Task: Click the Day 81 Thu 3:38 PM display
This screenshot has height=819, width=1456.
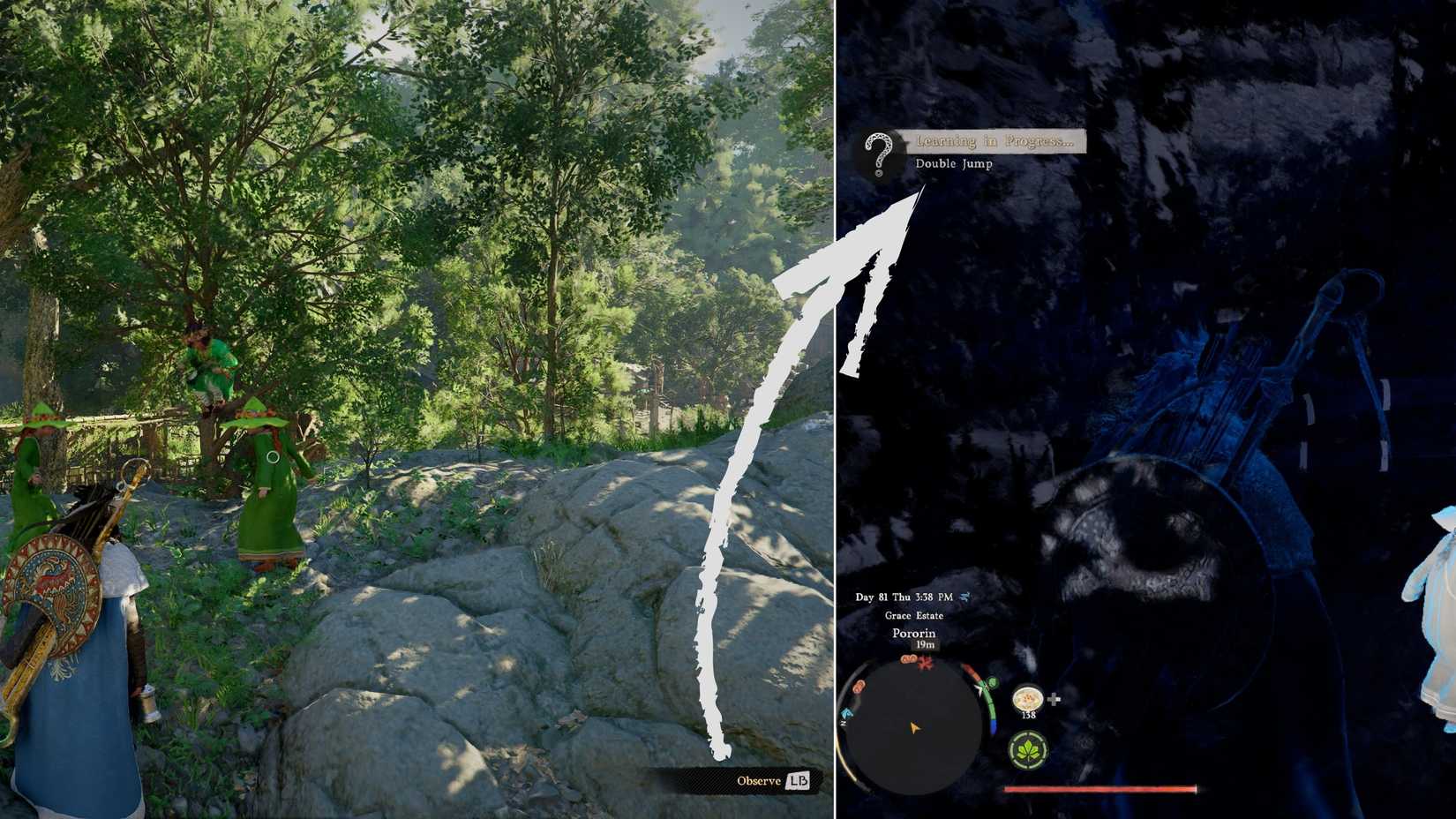Action: (904, 597)
